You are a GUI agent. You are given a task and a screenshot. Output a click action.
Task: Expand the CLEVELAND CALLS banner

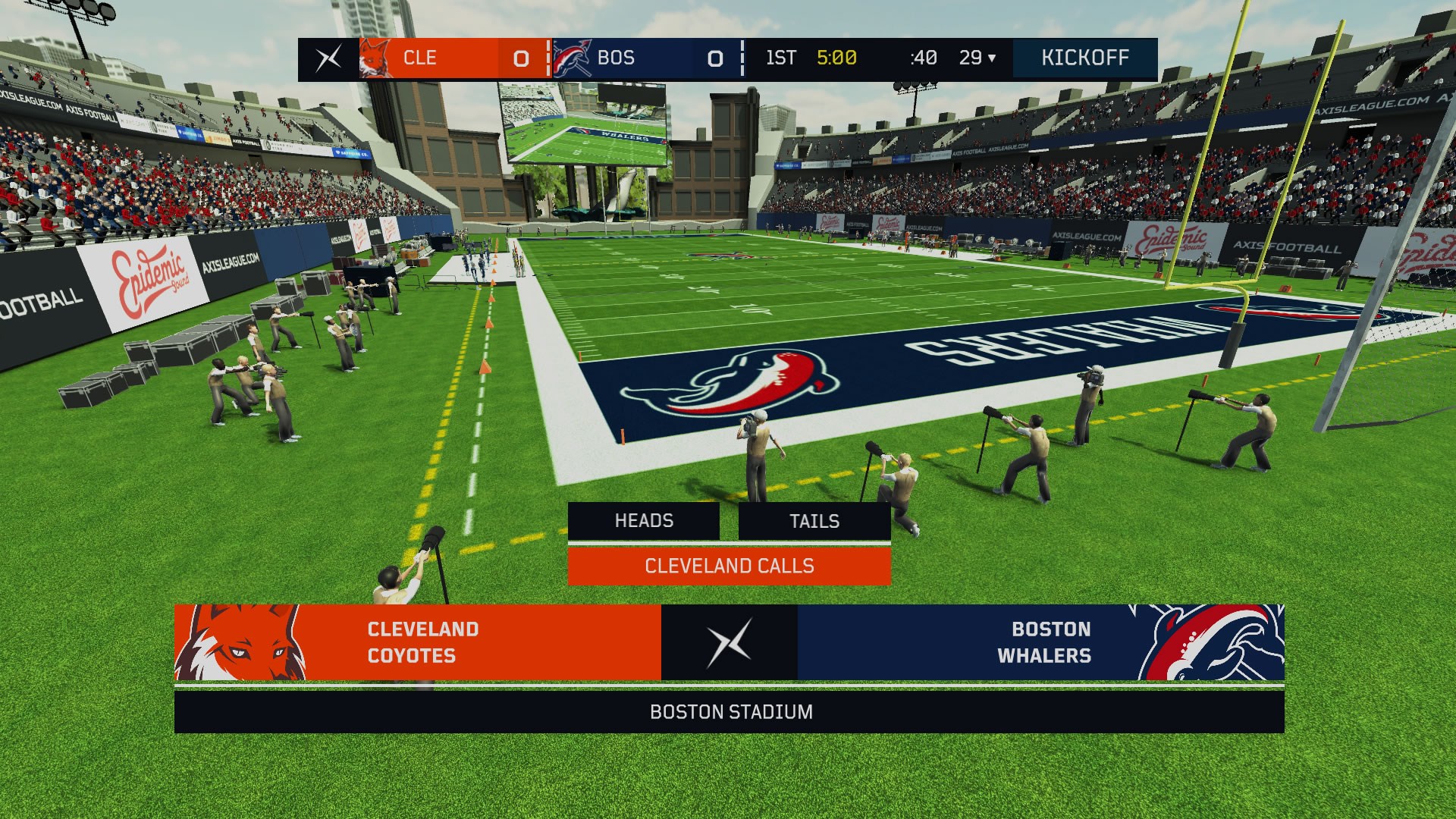tap(728, 566)
